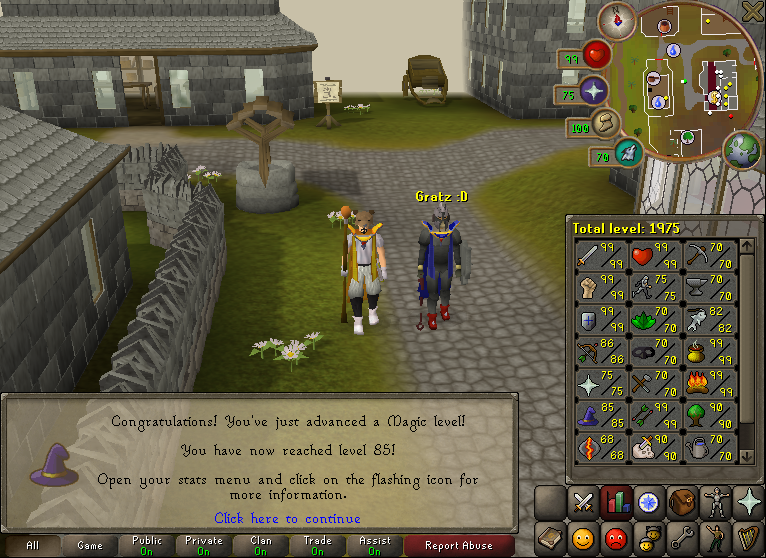Open the world map globe button
The image size is (766, 558).
743,150
